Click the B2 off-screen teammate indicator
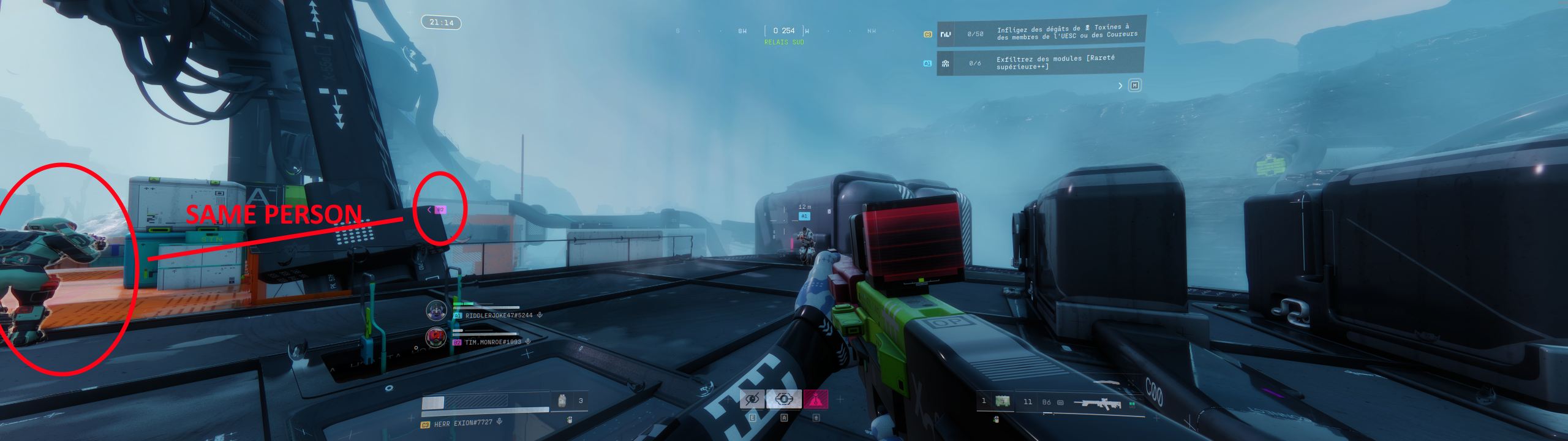The image size is (1568, 441). 440,209
